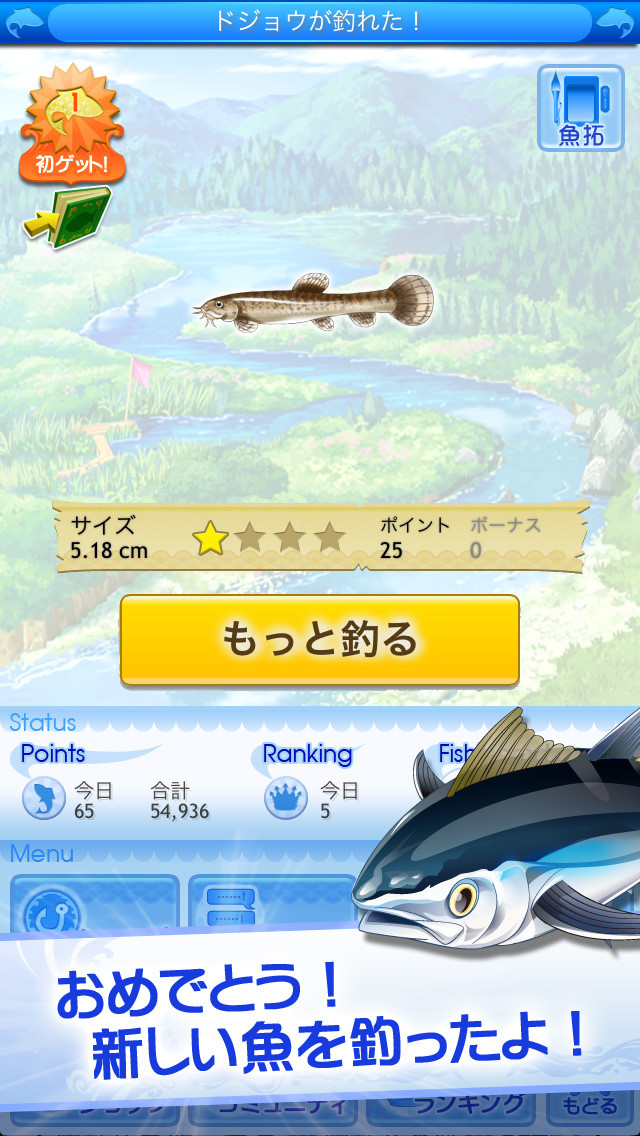640x1136 pixels.
Task: Tap the もっと釣る (fish more) button
Action: click(320, 640)
